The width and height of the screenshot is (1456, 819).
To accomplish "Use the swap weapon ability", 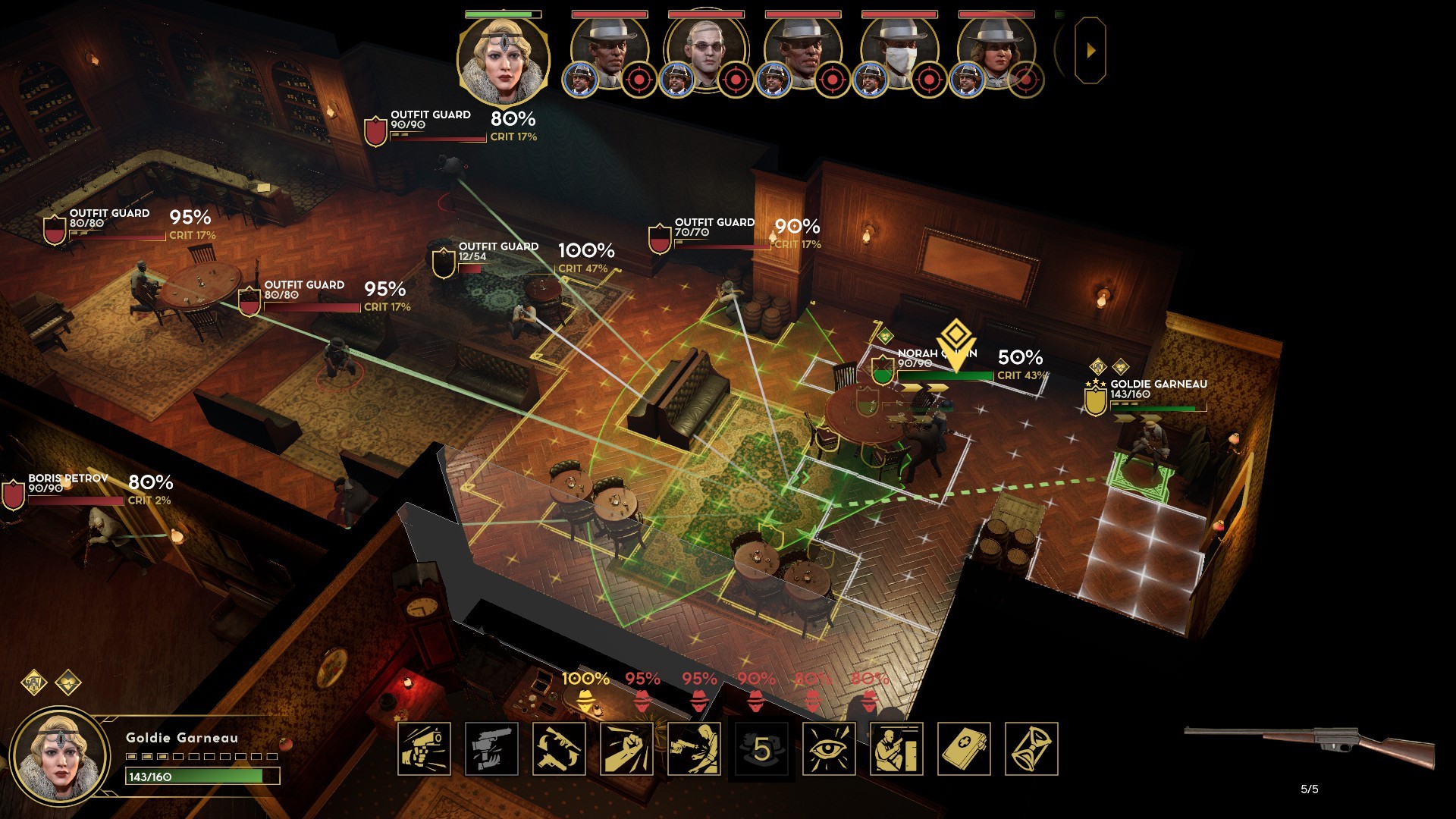I will pos(559,749).
